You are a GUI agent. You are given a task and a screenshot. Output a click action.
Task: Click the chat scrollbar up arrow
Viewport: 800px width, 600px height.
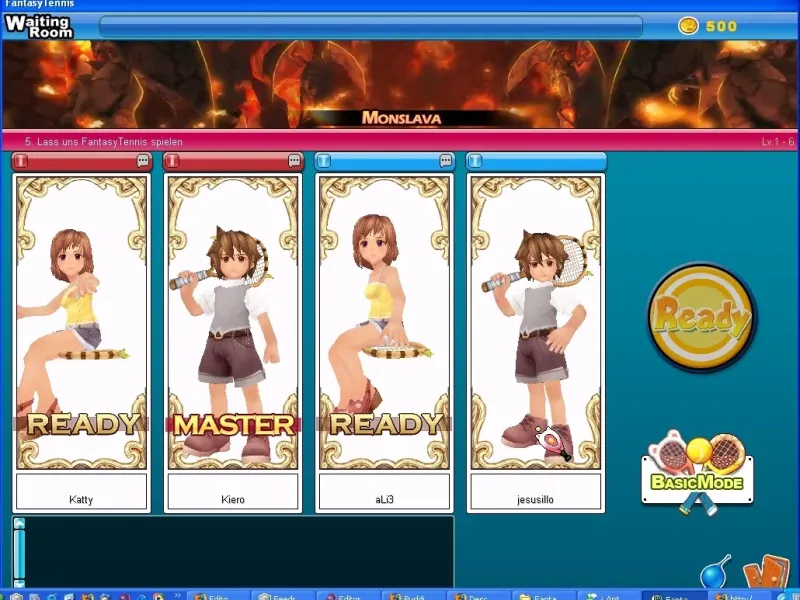[19, 524]
